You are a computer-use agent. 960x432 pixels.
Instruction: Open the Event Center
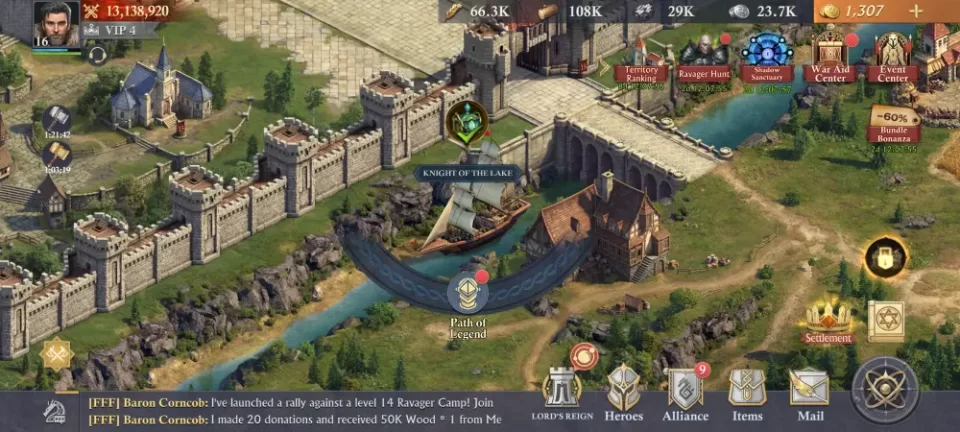[x=892, y=58]
